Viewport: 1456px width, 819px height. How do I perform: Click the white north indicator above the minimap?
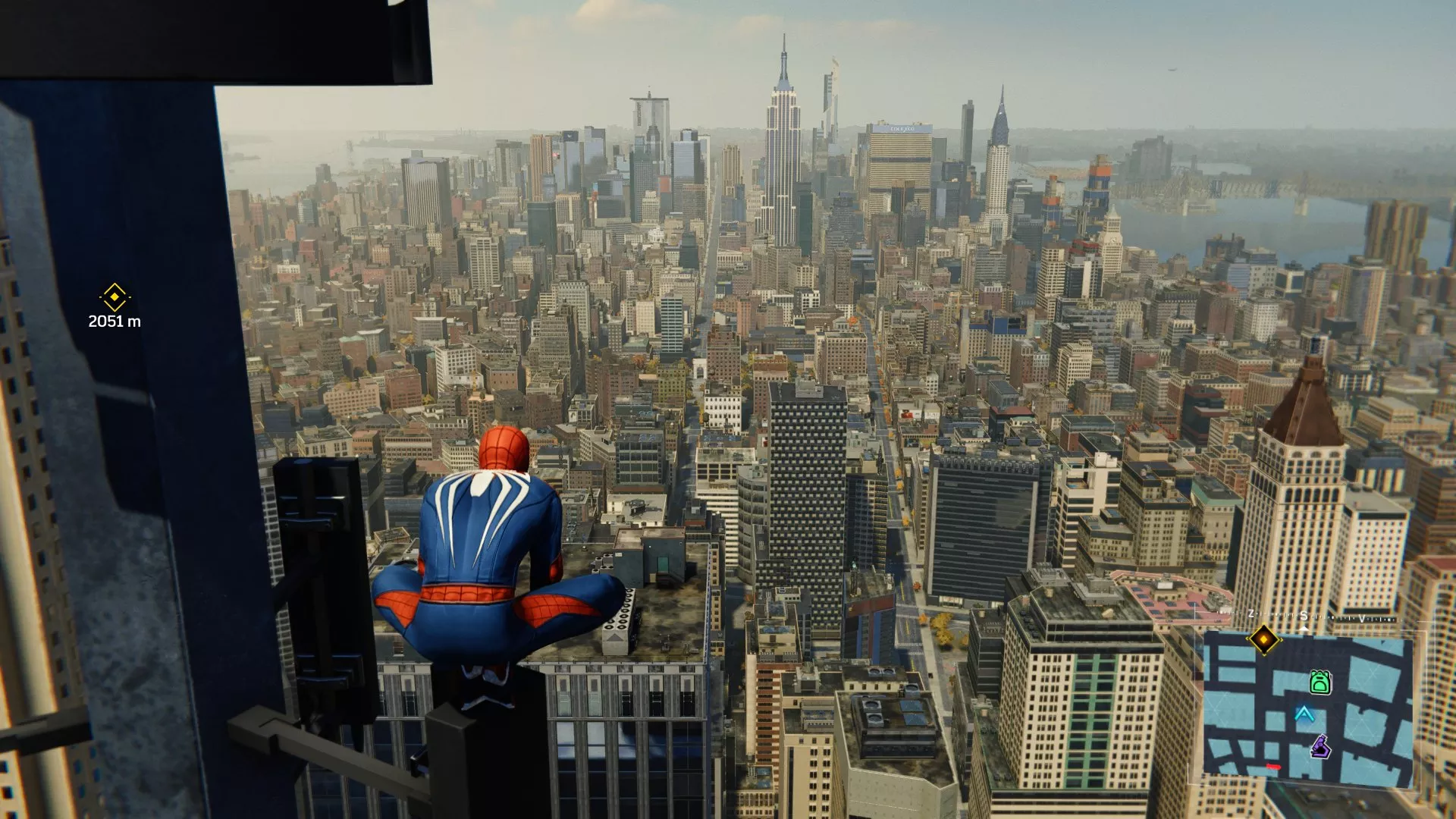coord(1304,628)
